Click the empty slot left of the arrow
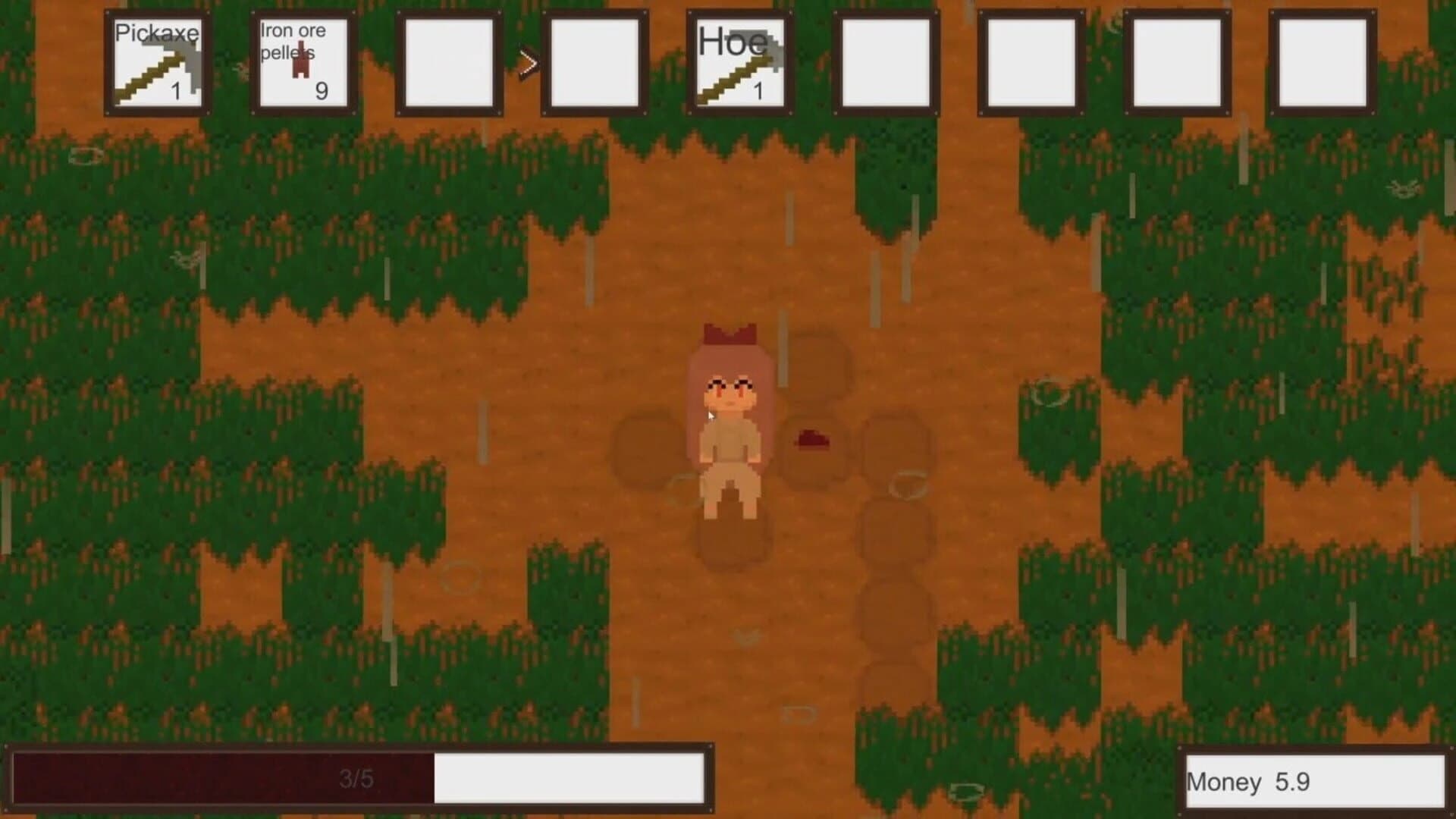Image resolution: width=1456 pixels, height=819 pixels. pos(446,61)
